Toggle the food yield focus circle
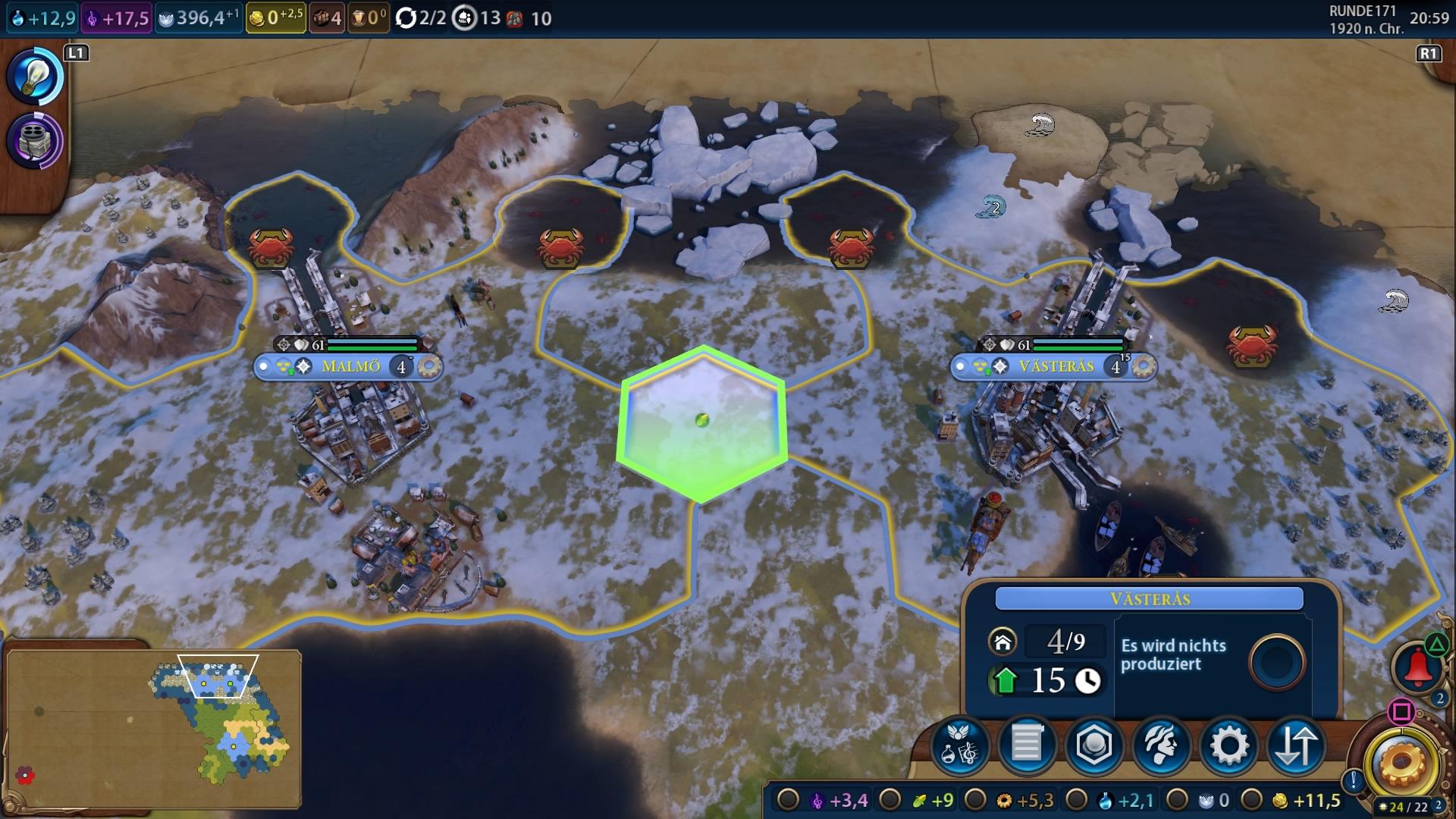This screenshot has height=819, width=1456. (890, 800)
